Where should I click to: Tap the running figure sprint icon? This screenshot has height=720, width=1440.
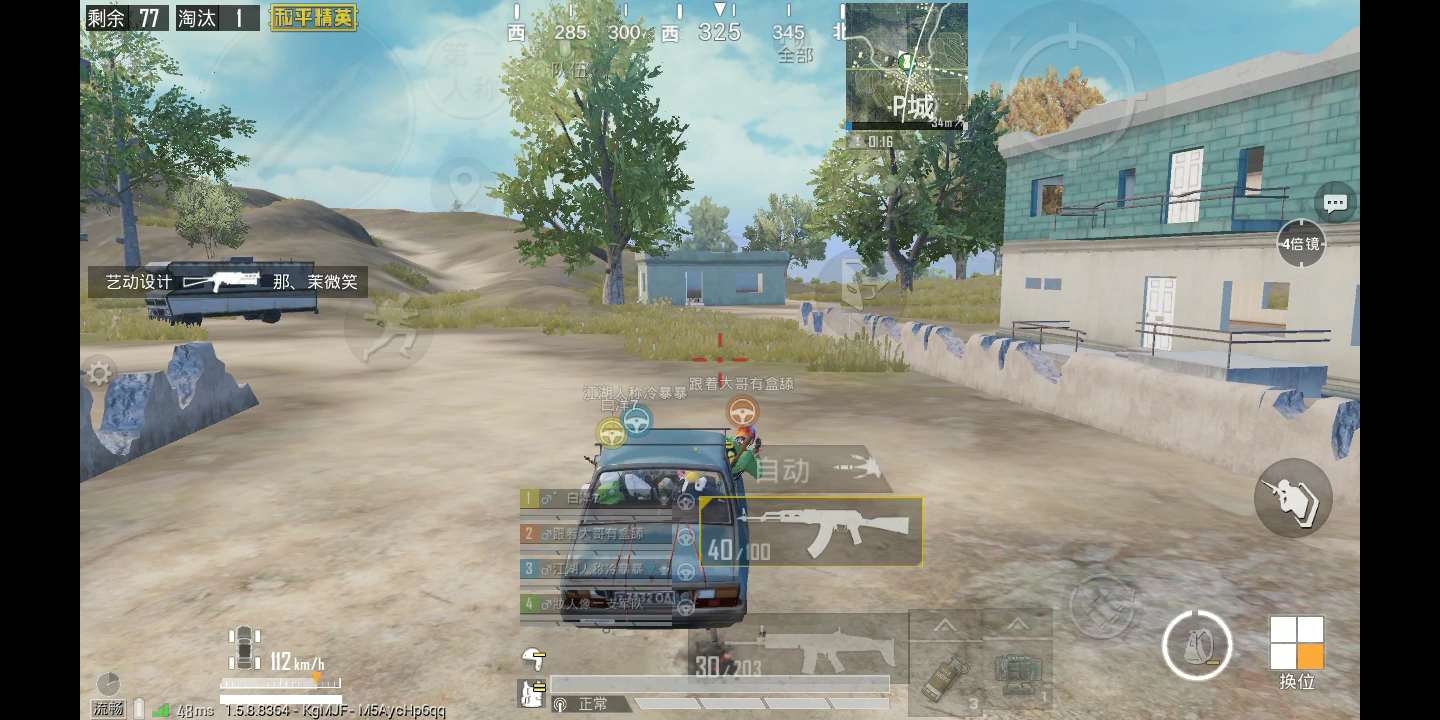pyautogui.click(x=387, y=327)
